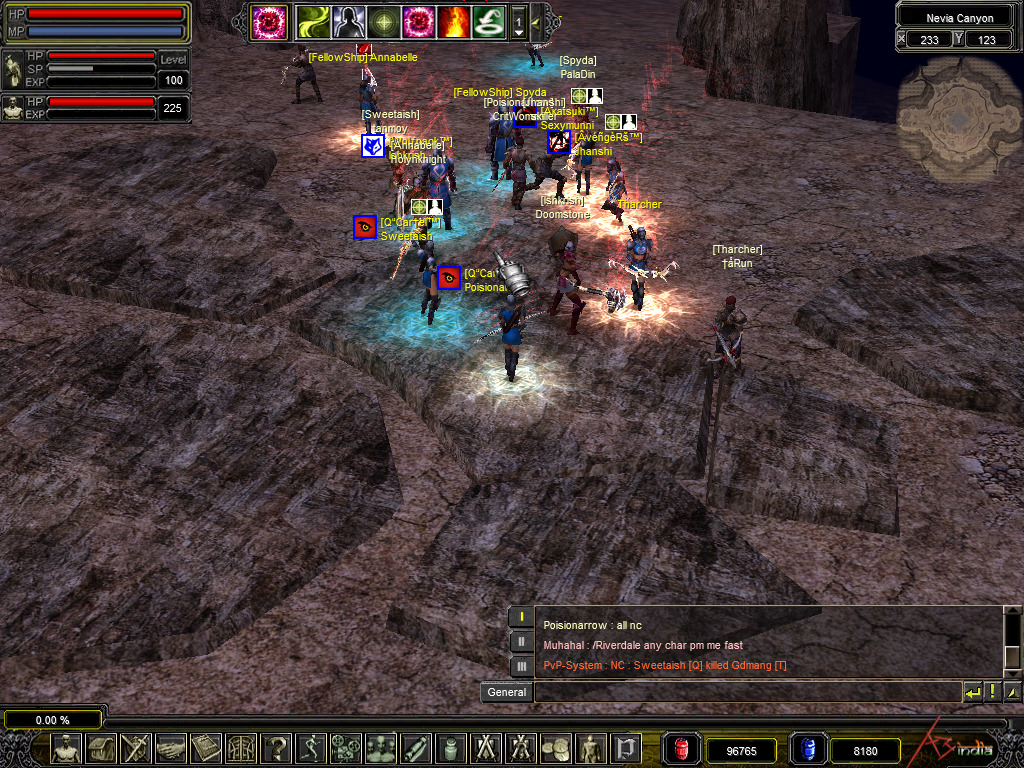Image resolution: width=1024 pixels, height=768 pixels.
Task: Send chat with the enter arrow button
Action: pos(972,692)
